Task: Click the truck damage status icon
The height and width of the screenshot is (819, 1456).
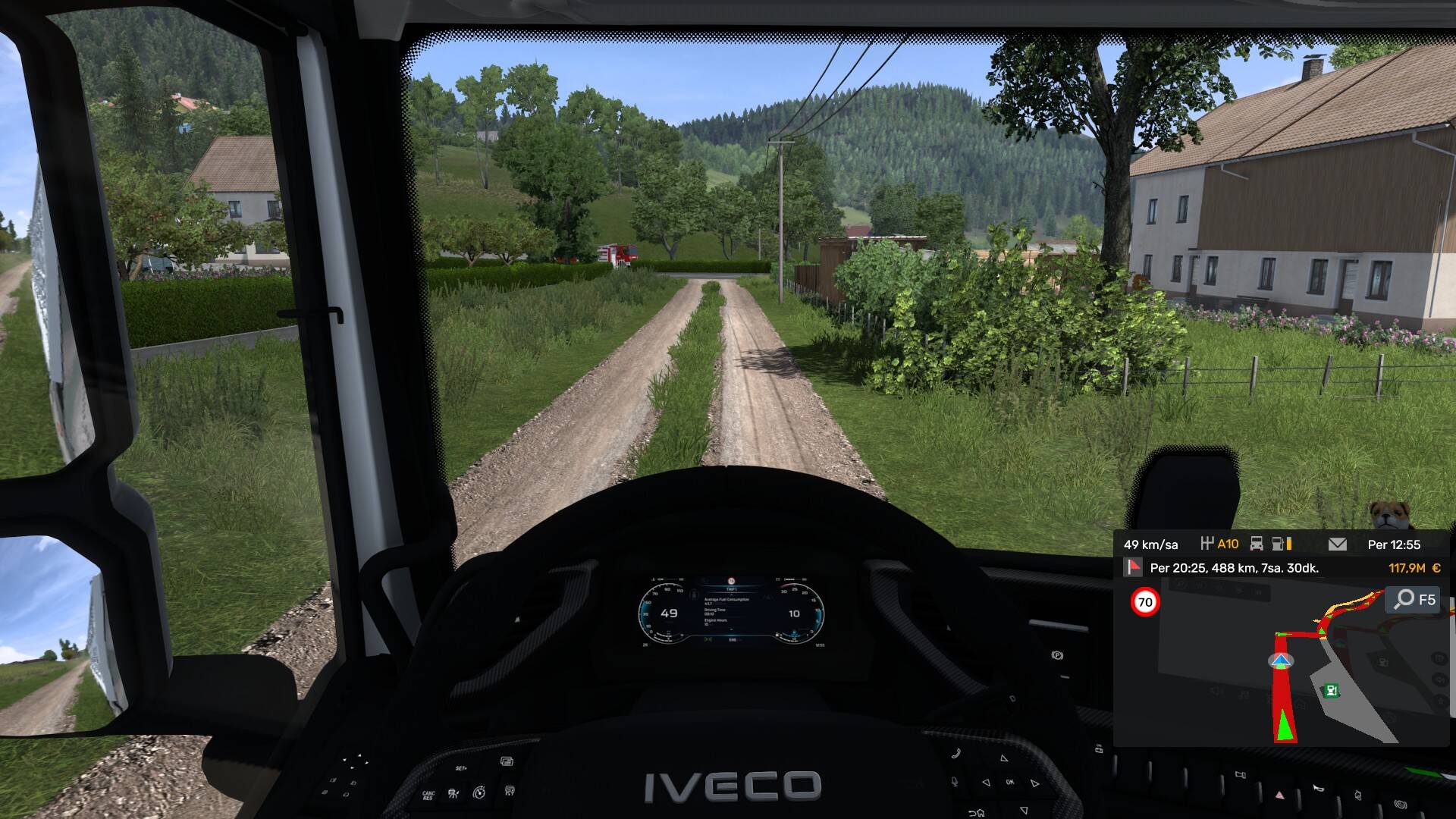Action: (x=1257, y=544)
